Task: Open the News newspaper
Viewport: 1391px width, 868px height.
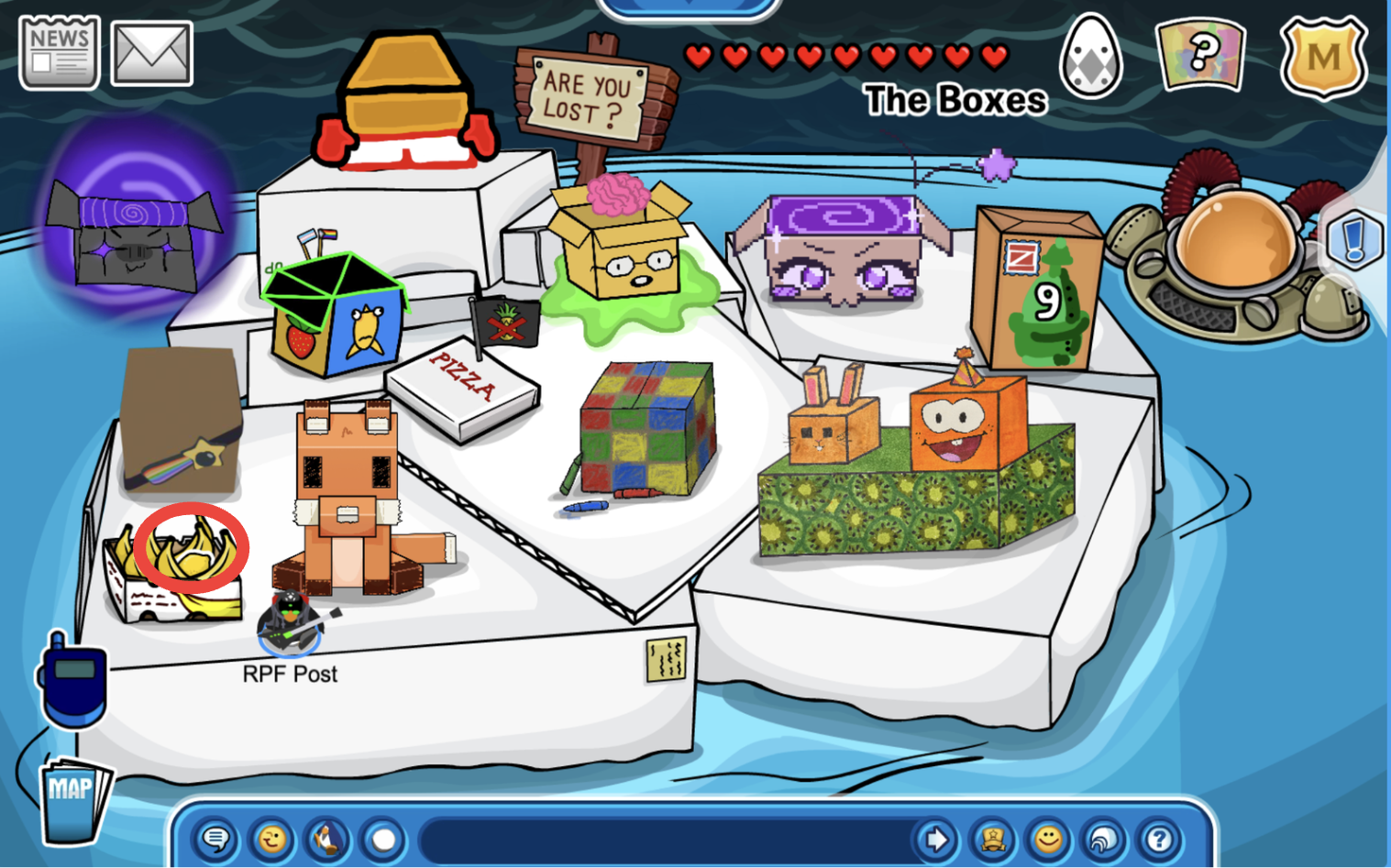Action: [59, 53]
